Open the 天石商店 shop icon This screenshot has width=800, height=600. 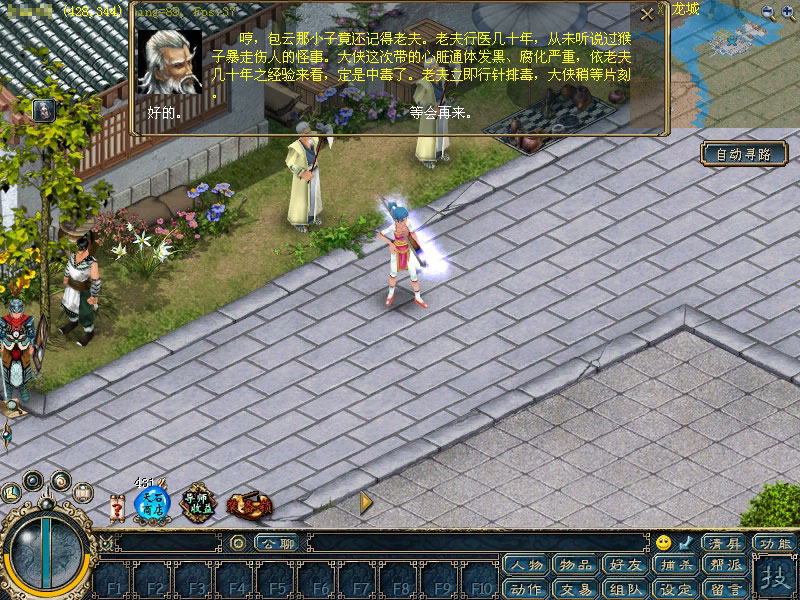tap(152, 502)
